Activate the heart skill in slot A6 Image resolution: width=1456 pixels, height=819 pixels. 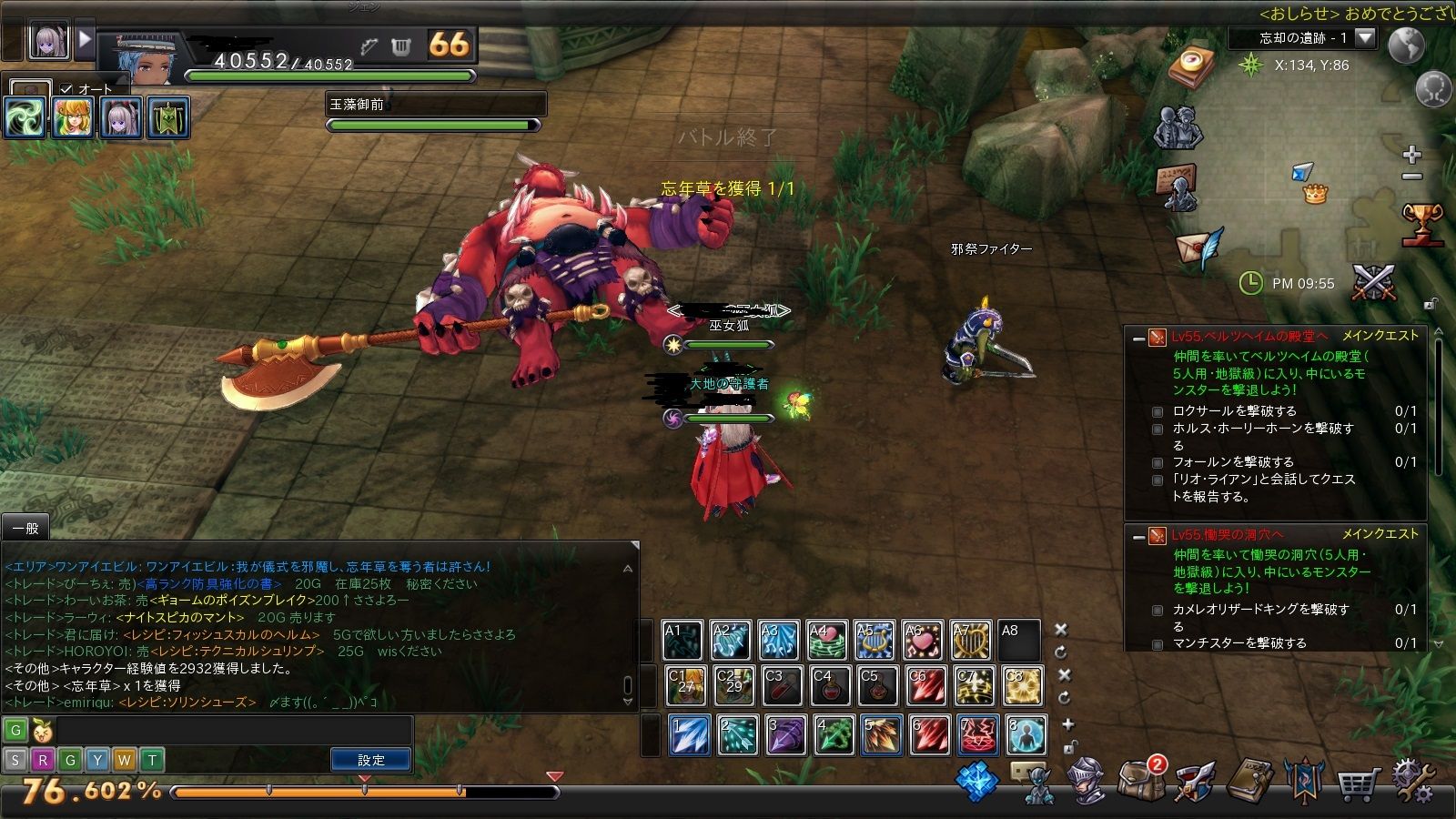(x=923, y=641)
